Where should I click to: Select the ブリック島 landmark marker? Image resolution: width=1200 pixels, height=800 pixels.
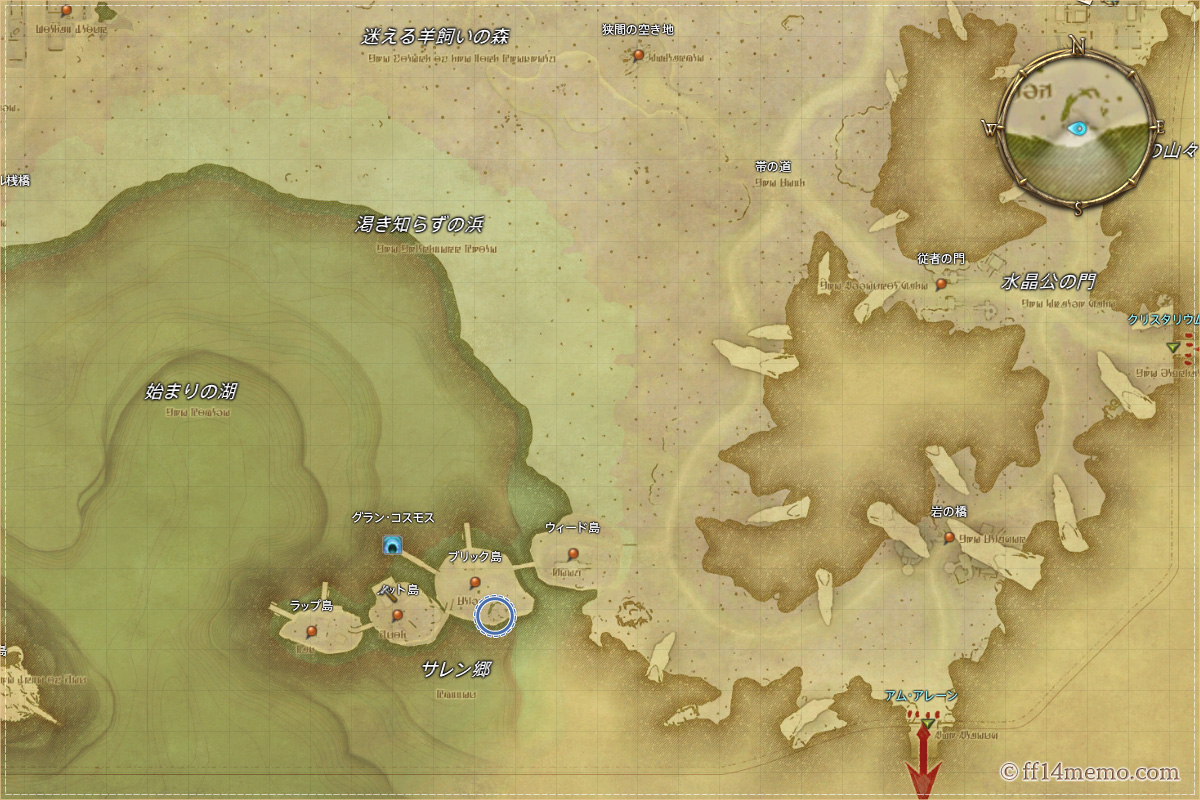tap(475, 582)
